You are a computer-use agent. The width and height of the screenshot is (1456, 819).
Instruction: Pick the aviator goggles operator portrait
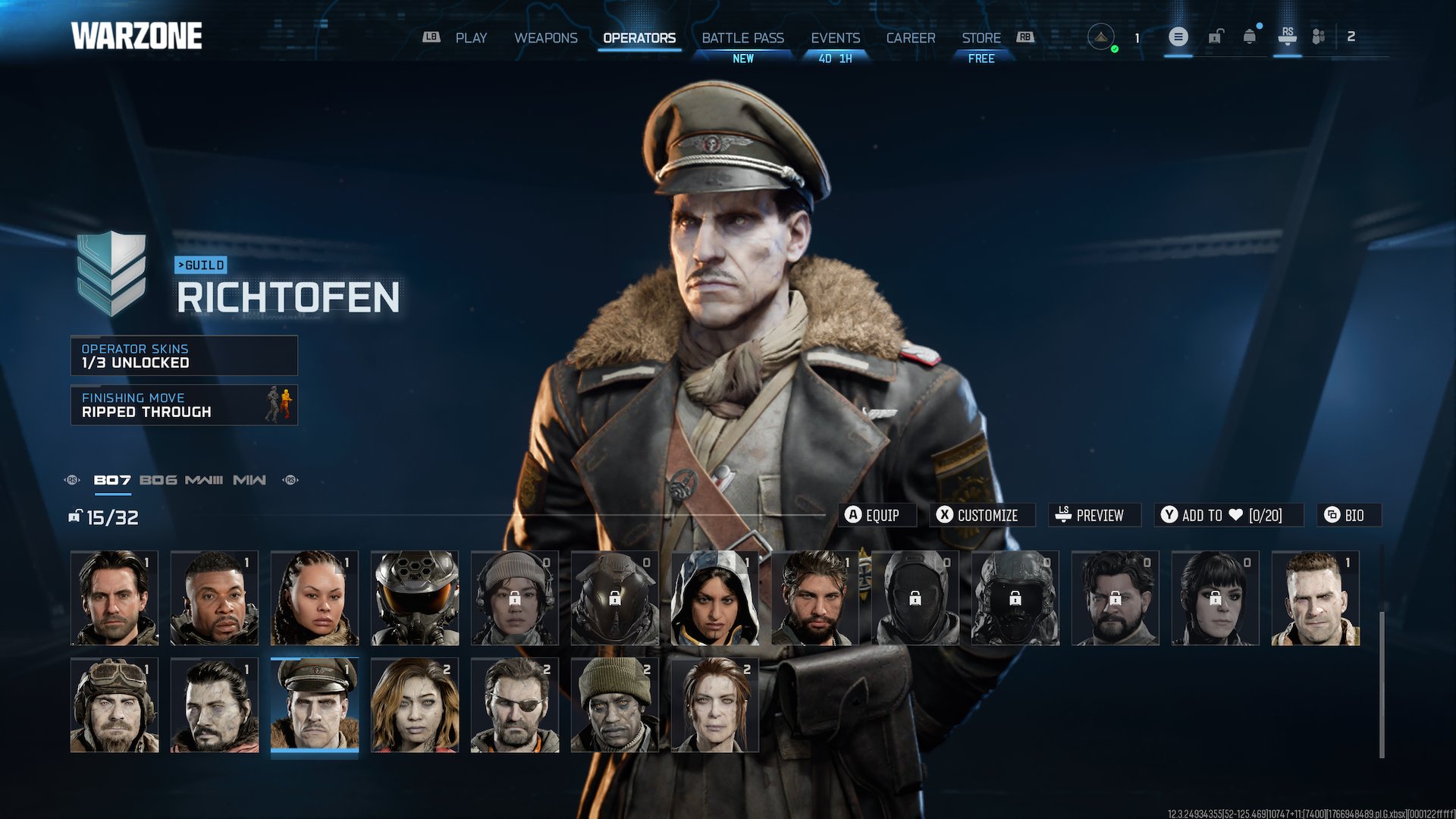(115, 705)
